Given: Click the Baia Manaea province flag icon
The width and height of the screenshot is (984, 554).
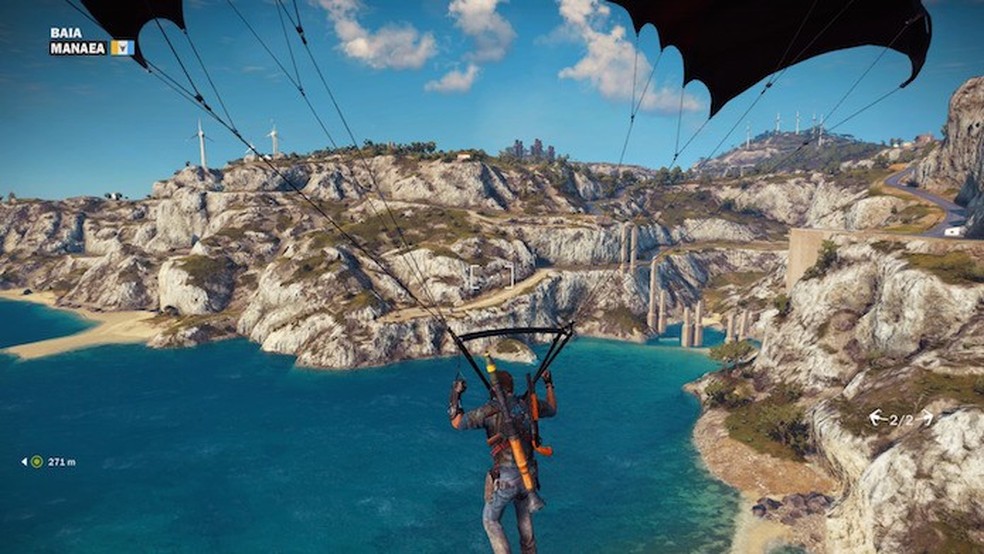Looking at the screenshot, I should pos(122,47).
